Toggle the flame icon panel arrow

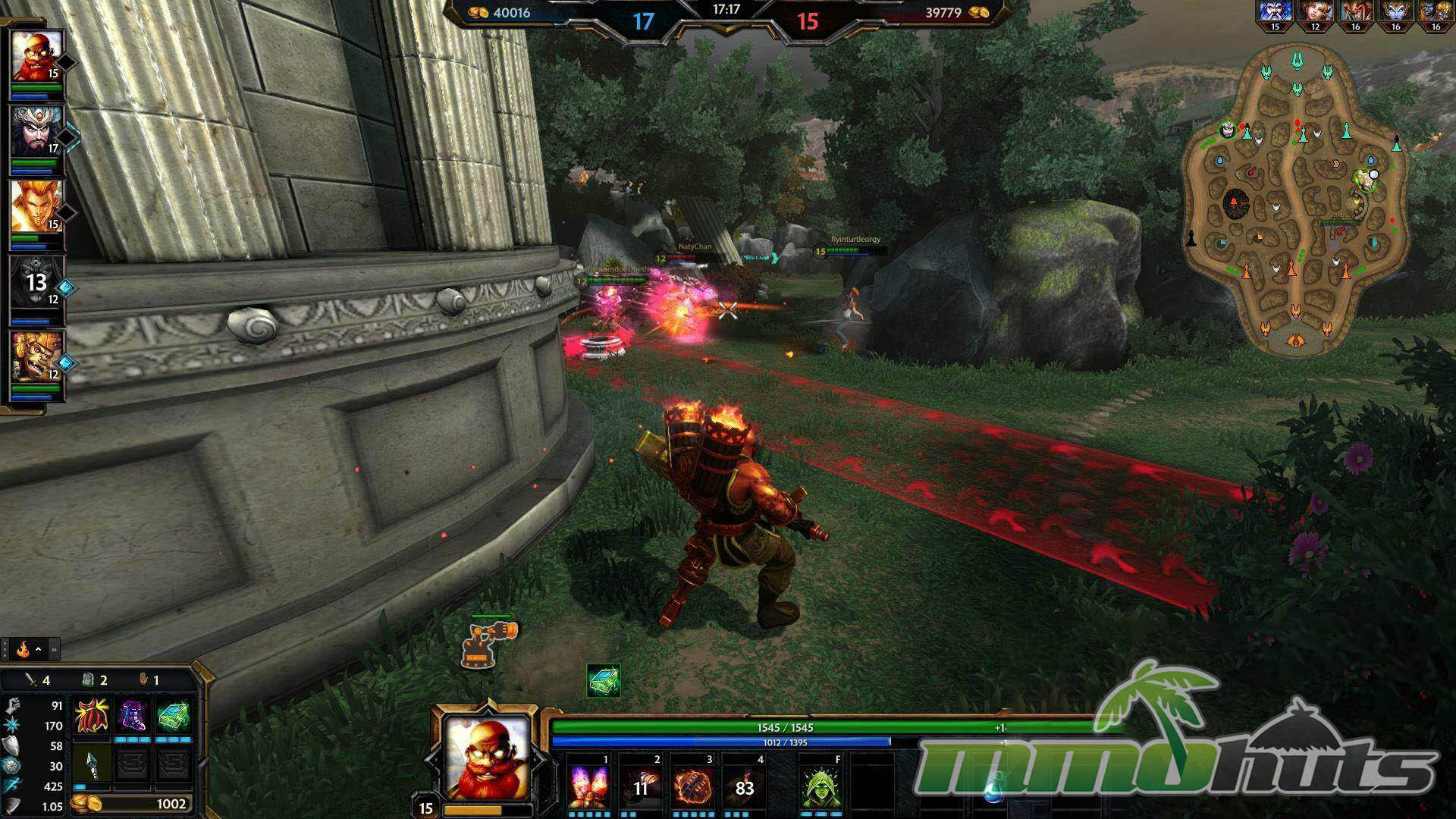click(x=38, y=649)
